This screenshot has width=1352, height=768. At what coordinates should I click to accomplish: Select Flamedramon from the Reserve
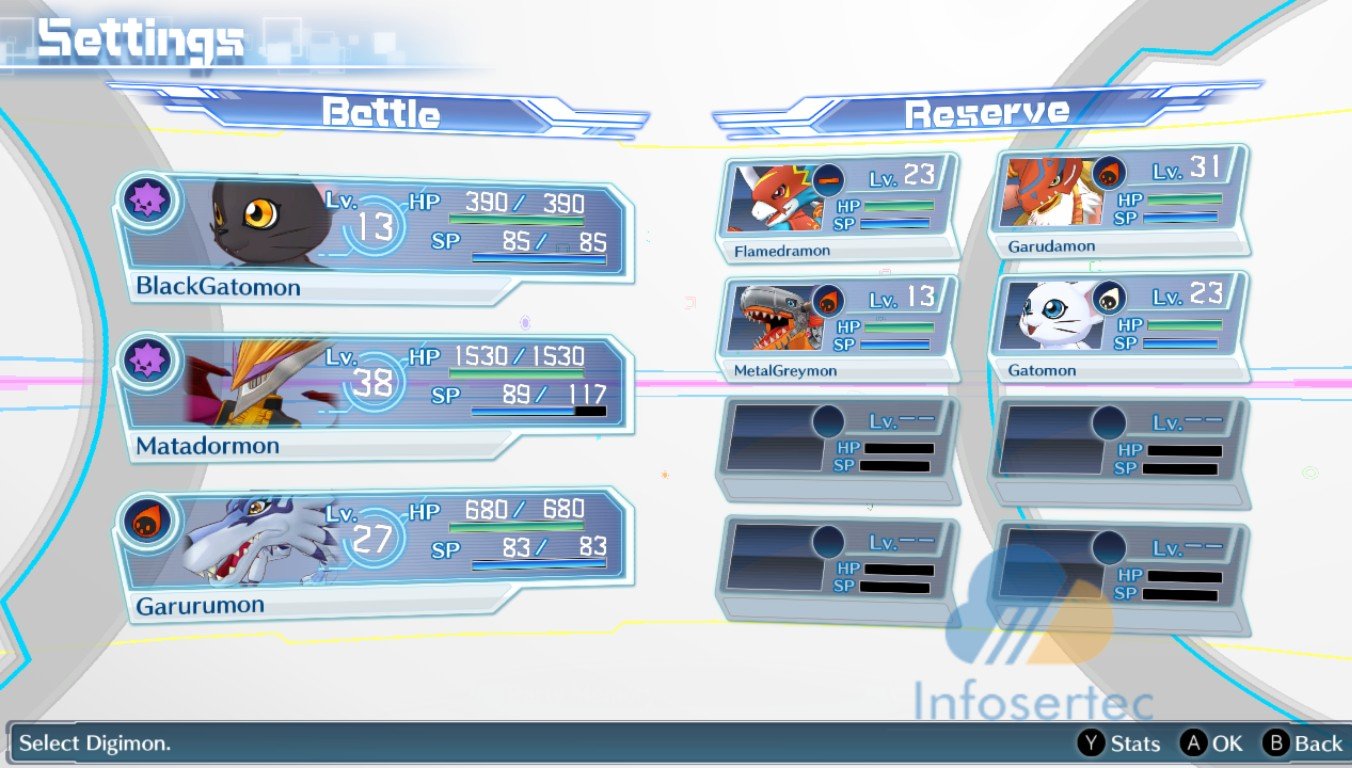tap(836, 208)
